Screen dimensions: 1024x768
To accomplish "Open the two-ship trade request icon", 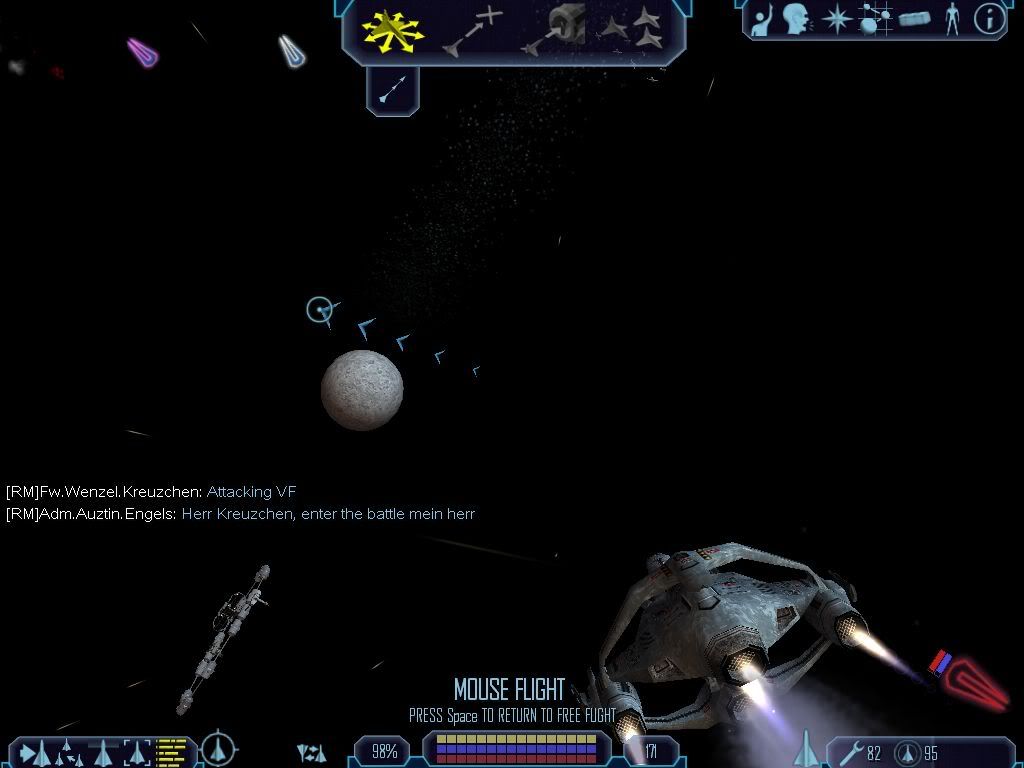I will [x=311, y=752].
